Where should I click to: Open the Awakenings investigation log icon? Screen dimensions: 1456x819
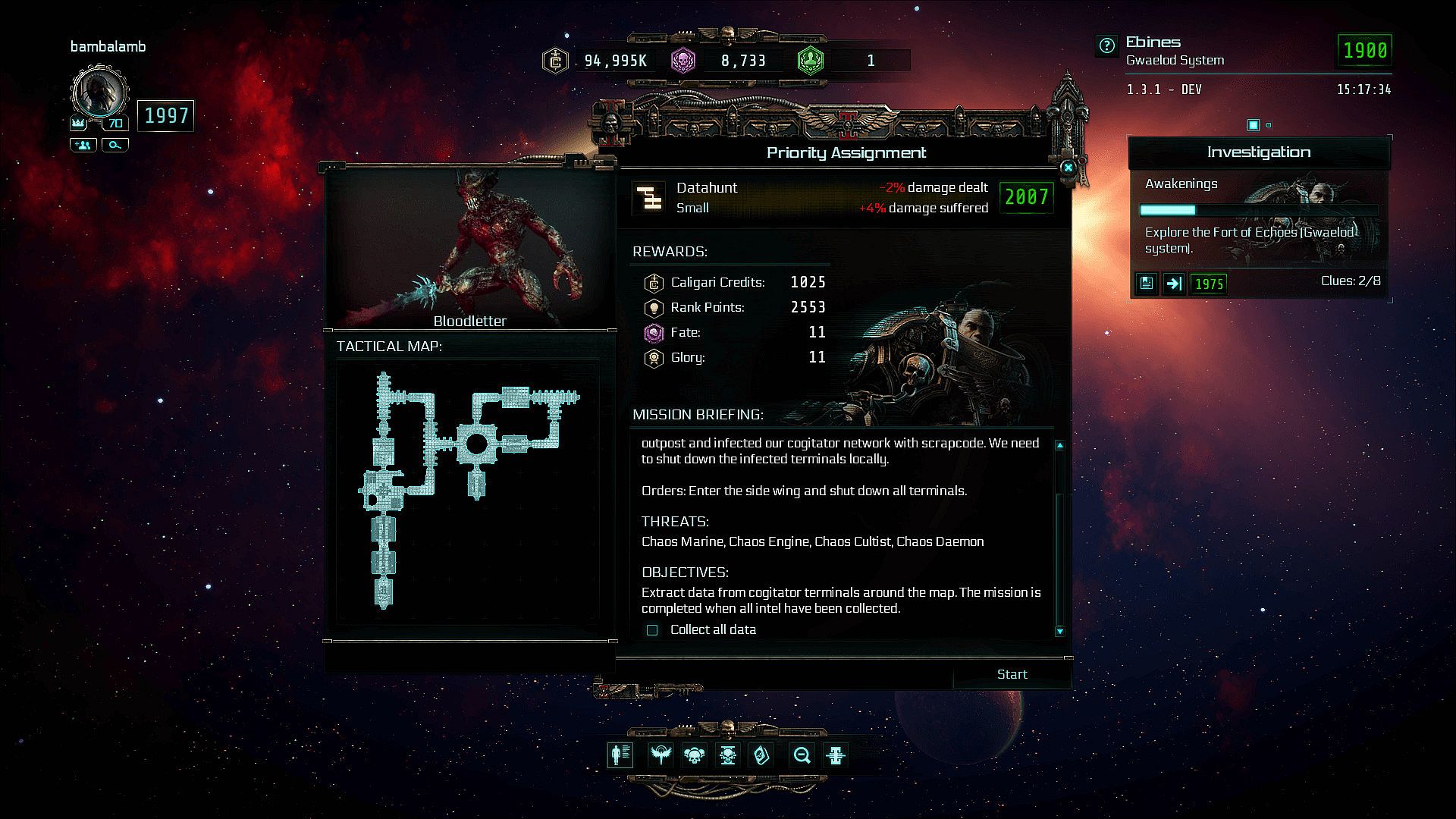click(x=1147, y=284)
